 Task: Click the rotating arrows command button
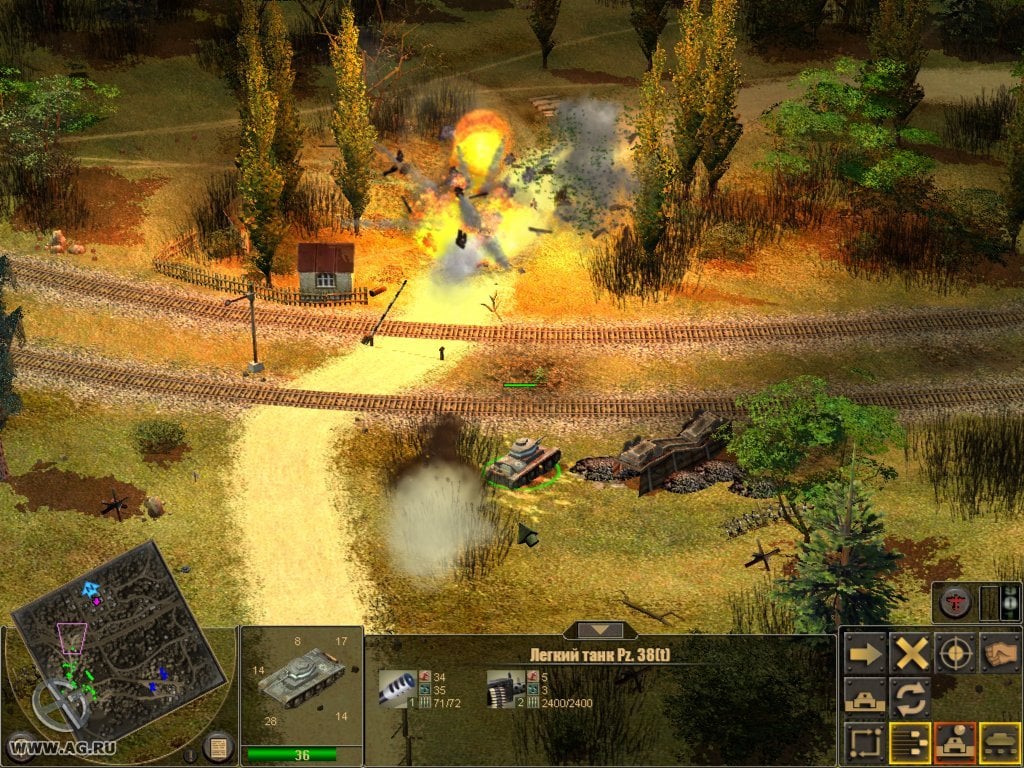click(x=911, y=697)
